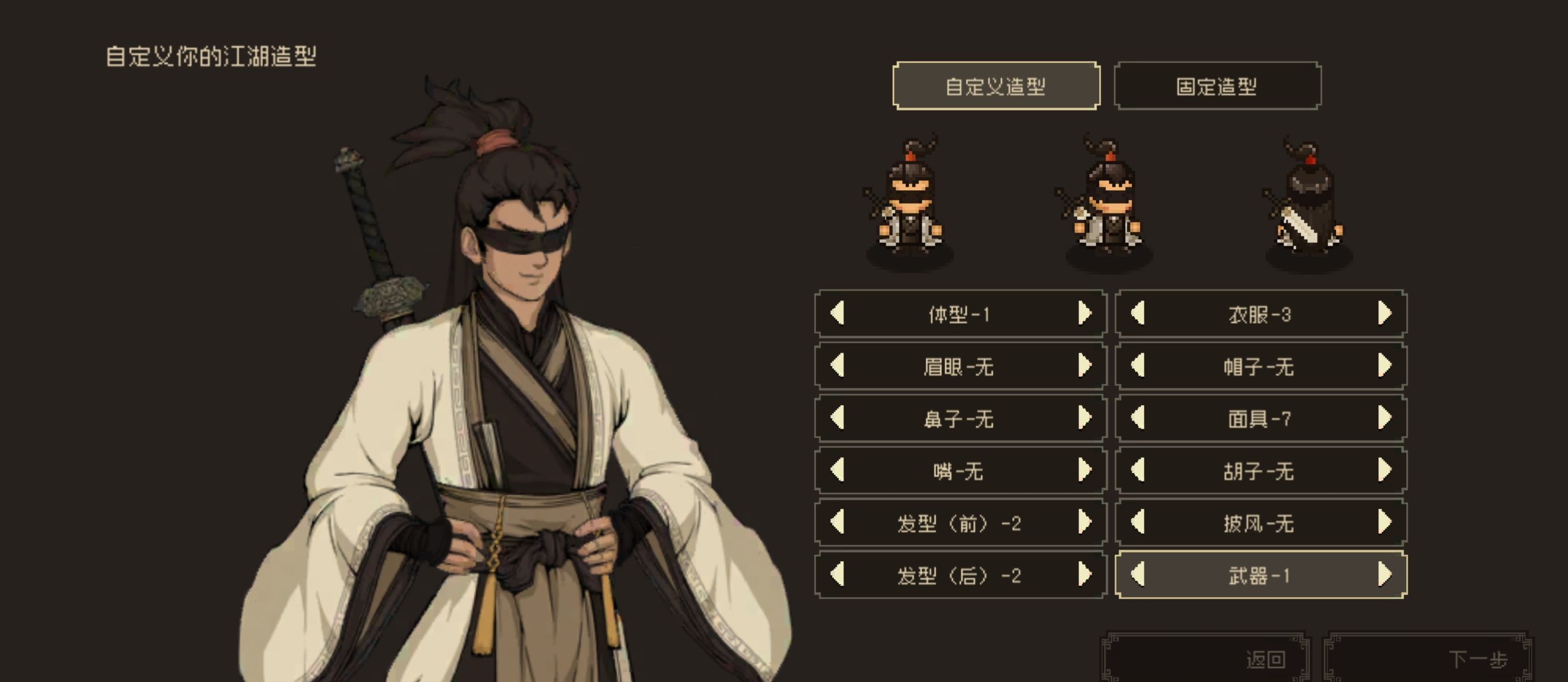
Task: Click the left arrow on the 鼻子 nose row
Action: pyautogui.click(x=840, y=418)
